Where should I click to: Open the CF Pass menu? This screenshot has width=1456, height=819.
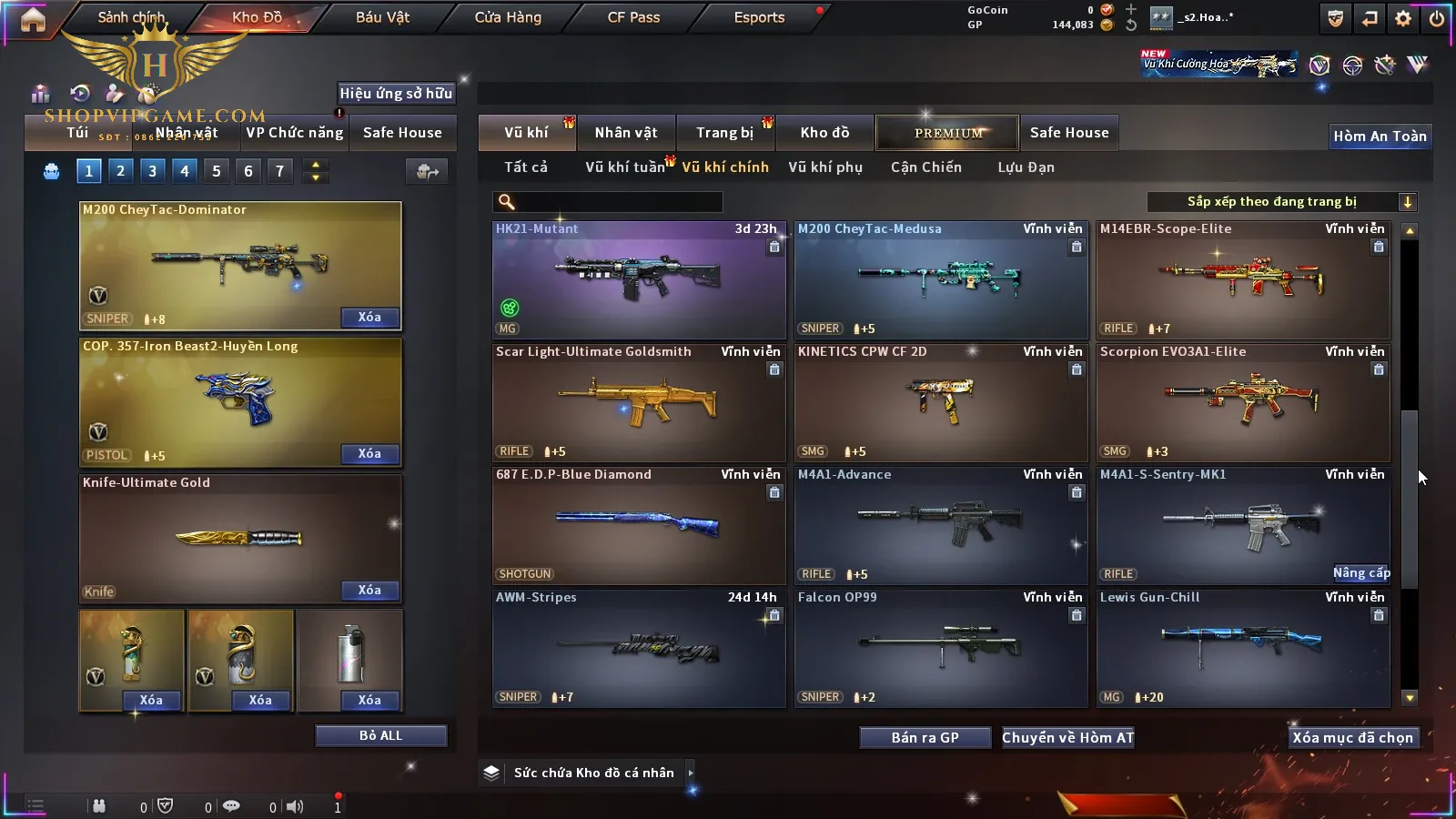click(x=633, y=17)
